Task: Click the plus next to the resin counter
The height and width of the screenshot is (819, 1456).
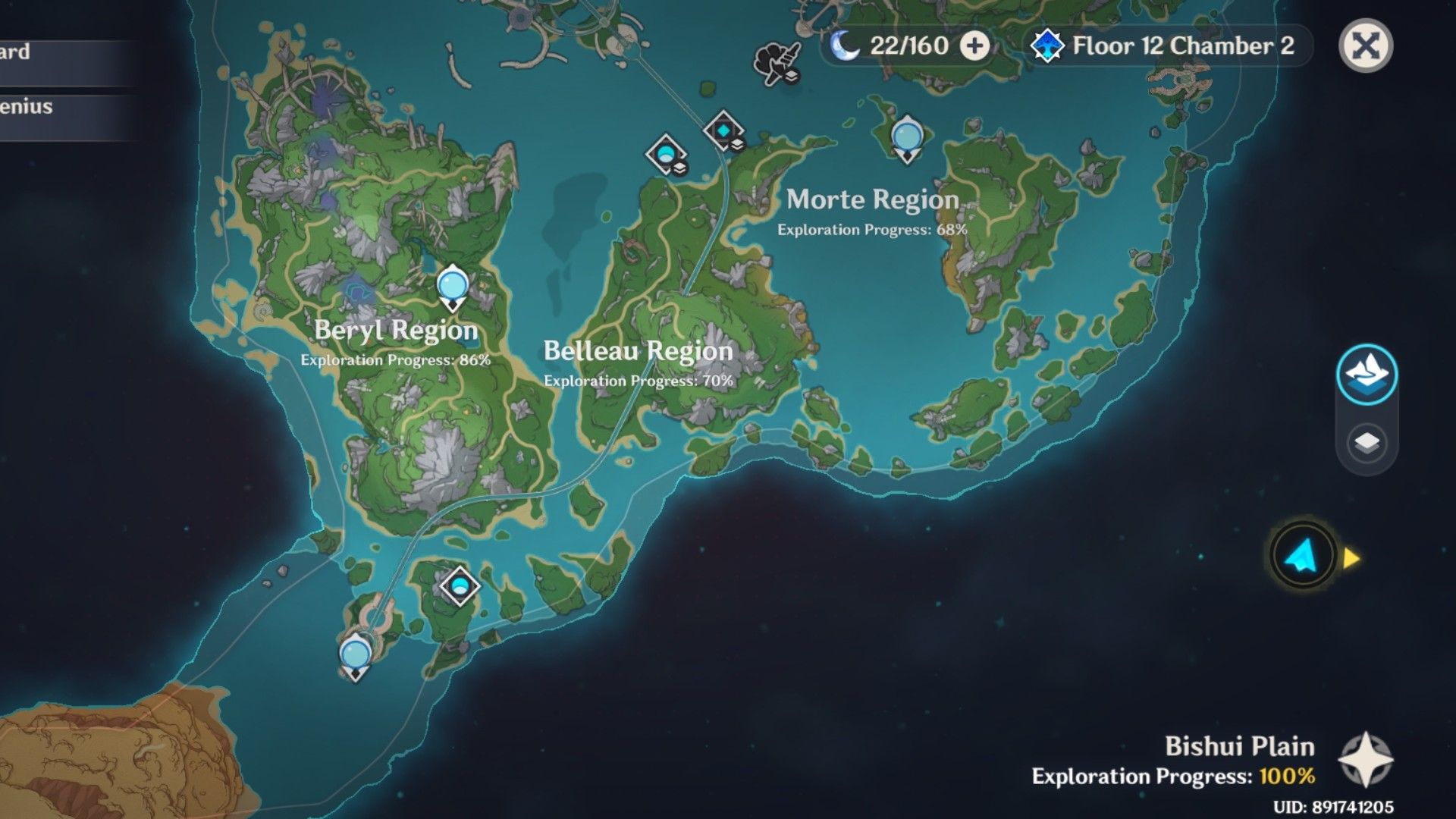Action: (x=973, y=47)
